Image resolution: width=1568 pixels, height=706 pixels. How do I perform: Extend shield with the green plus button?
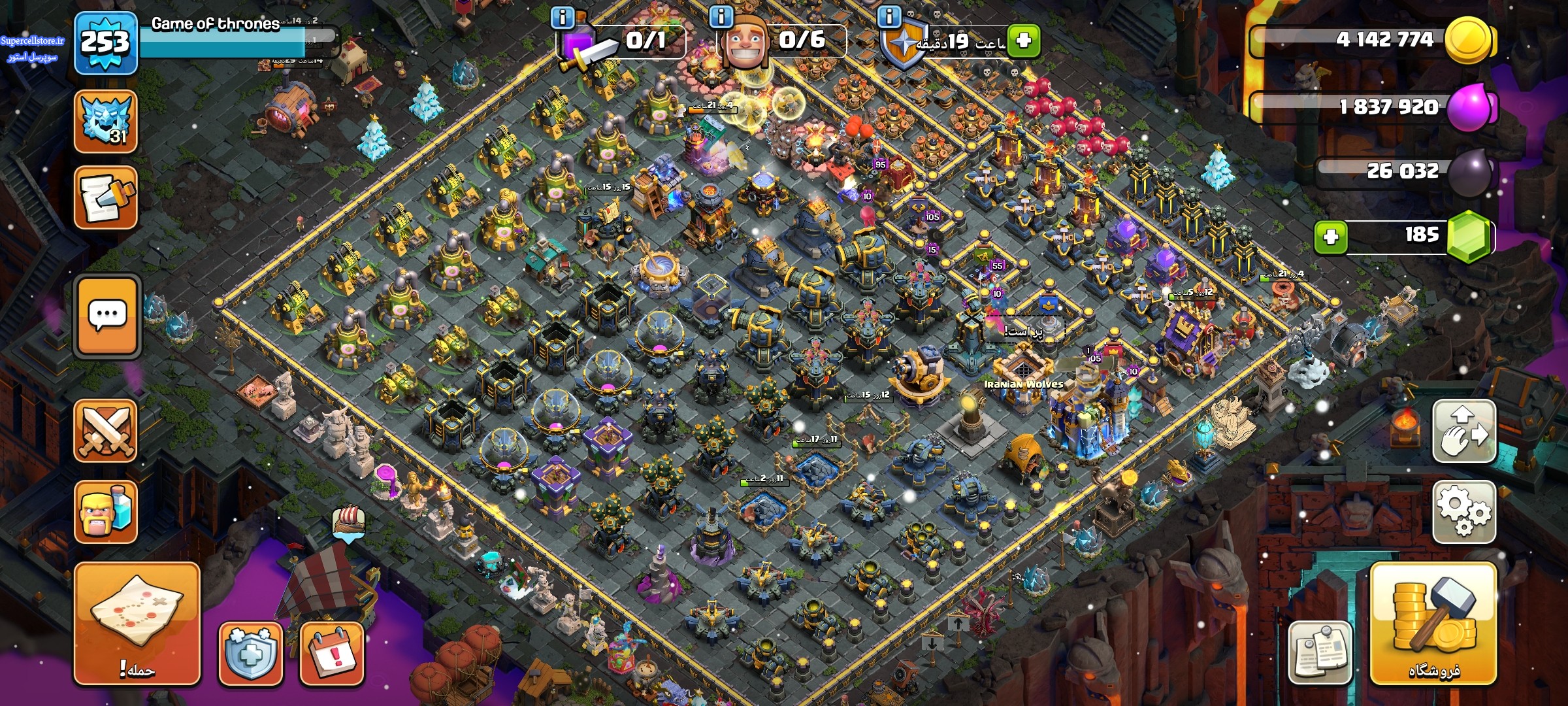click(x=1023, y=41)
